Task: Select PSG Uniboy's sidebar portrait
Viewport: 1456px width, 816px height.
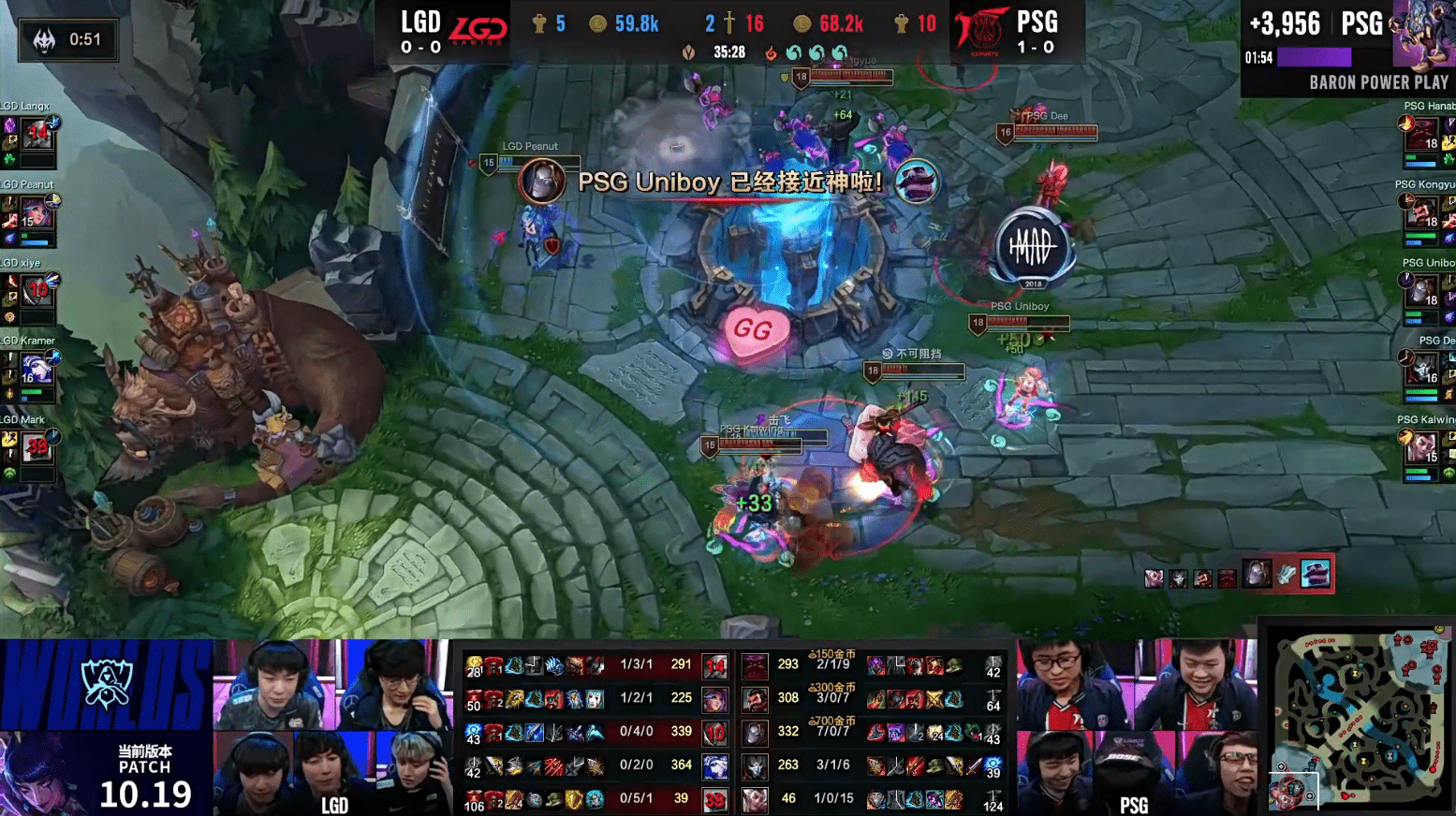Action: (1420, 292)
